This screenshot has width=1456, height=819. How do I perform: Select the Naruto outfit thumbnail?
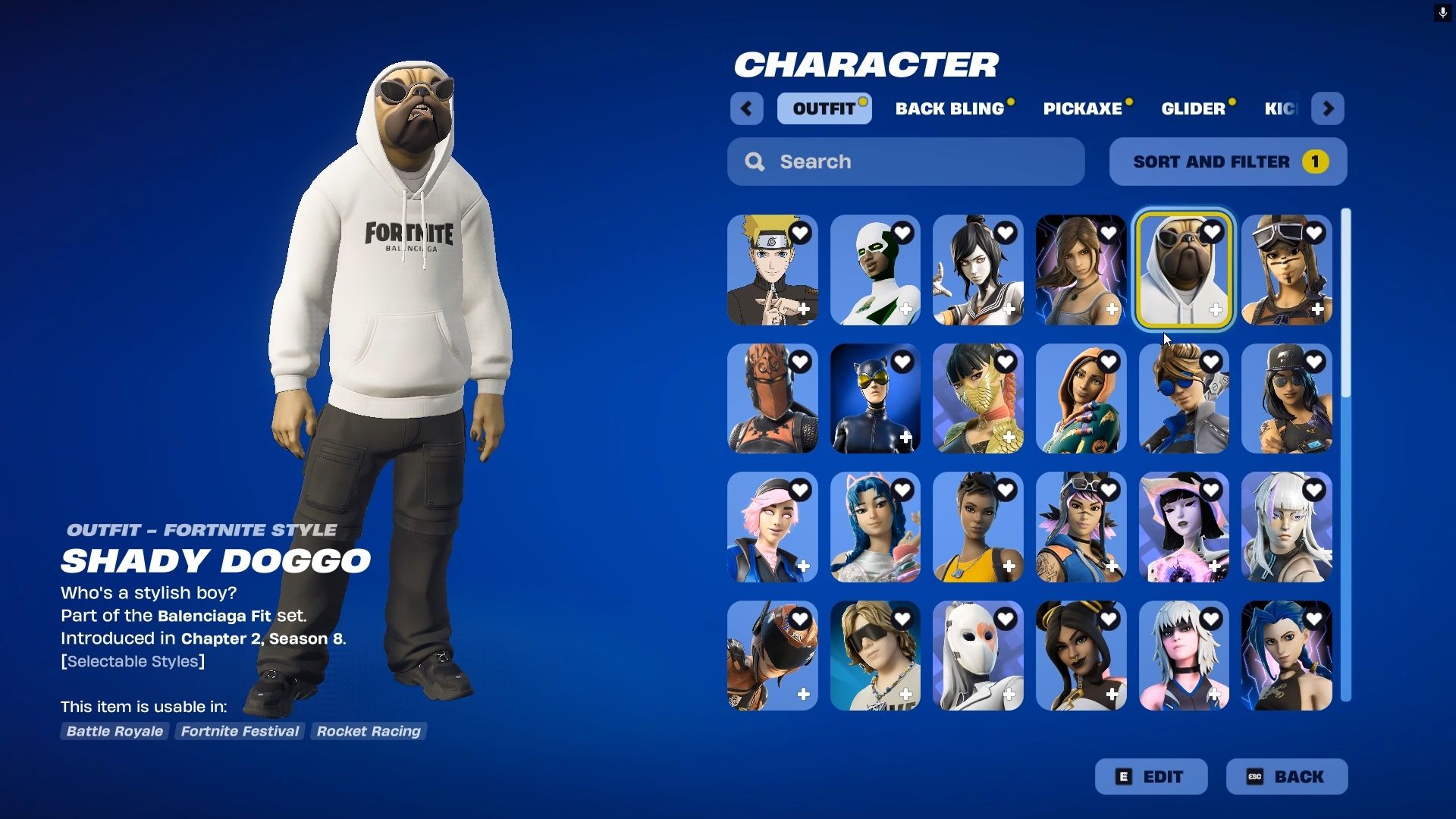[772, 269]
